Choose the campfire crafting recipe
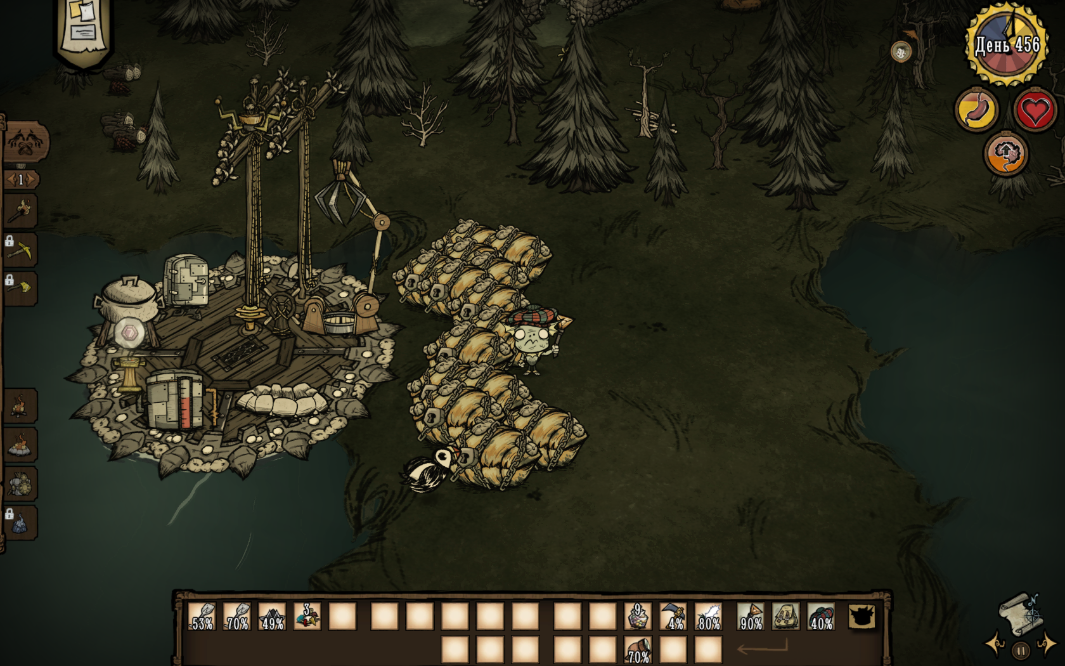 point(20,407)
